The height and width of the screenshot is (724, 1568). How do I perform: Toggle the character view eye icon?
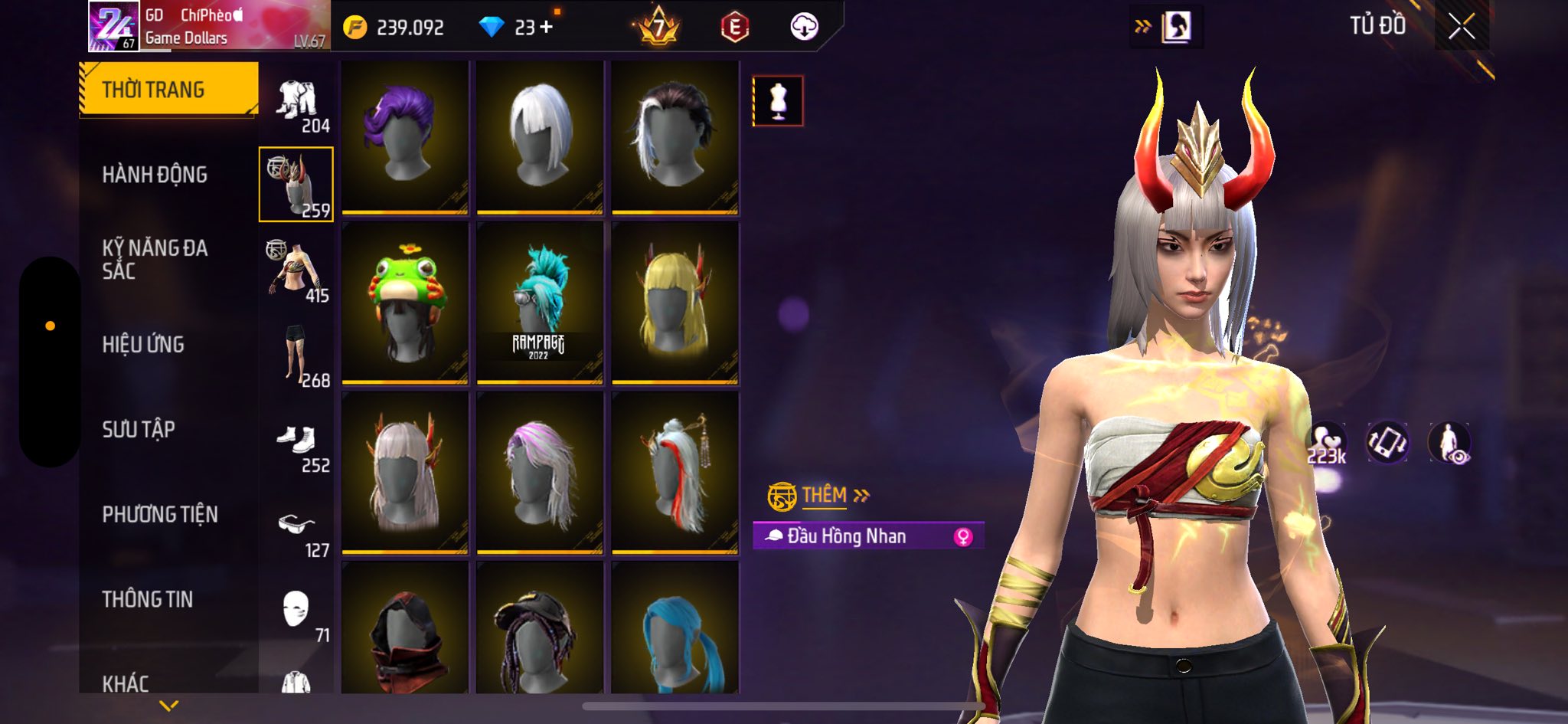click(x=1449, y=444)
